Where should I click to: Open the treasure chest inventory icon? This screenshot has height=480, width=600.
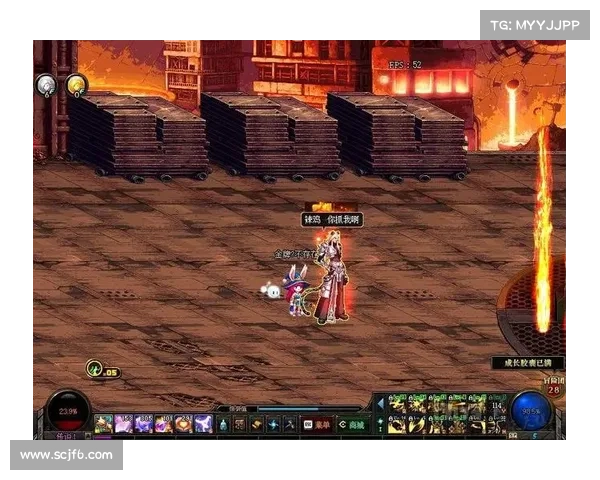(240, 424)
